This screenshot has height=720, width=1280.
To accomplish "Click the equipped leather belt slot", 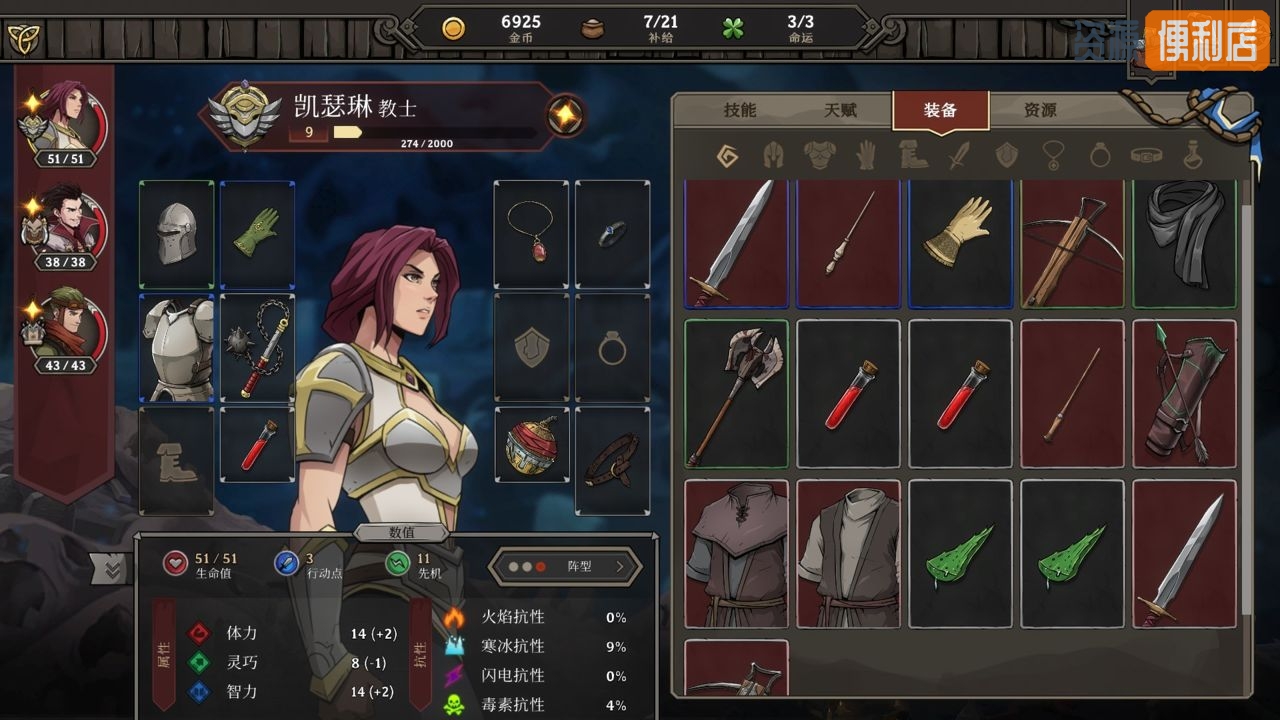I will pyautogui.click(x=612, y=460).
